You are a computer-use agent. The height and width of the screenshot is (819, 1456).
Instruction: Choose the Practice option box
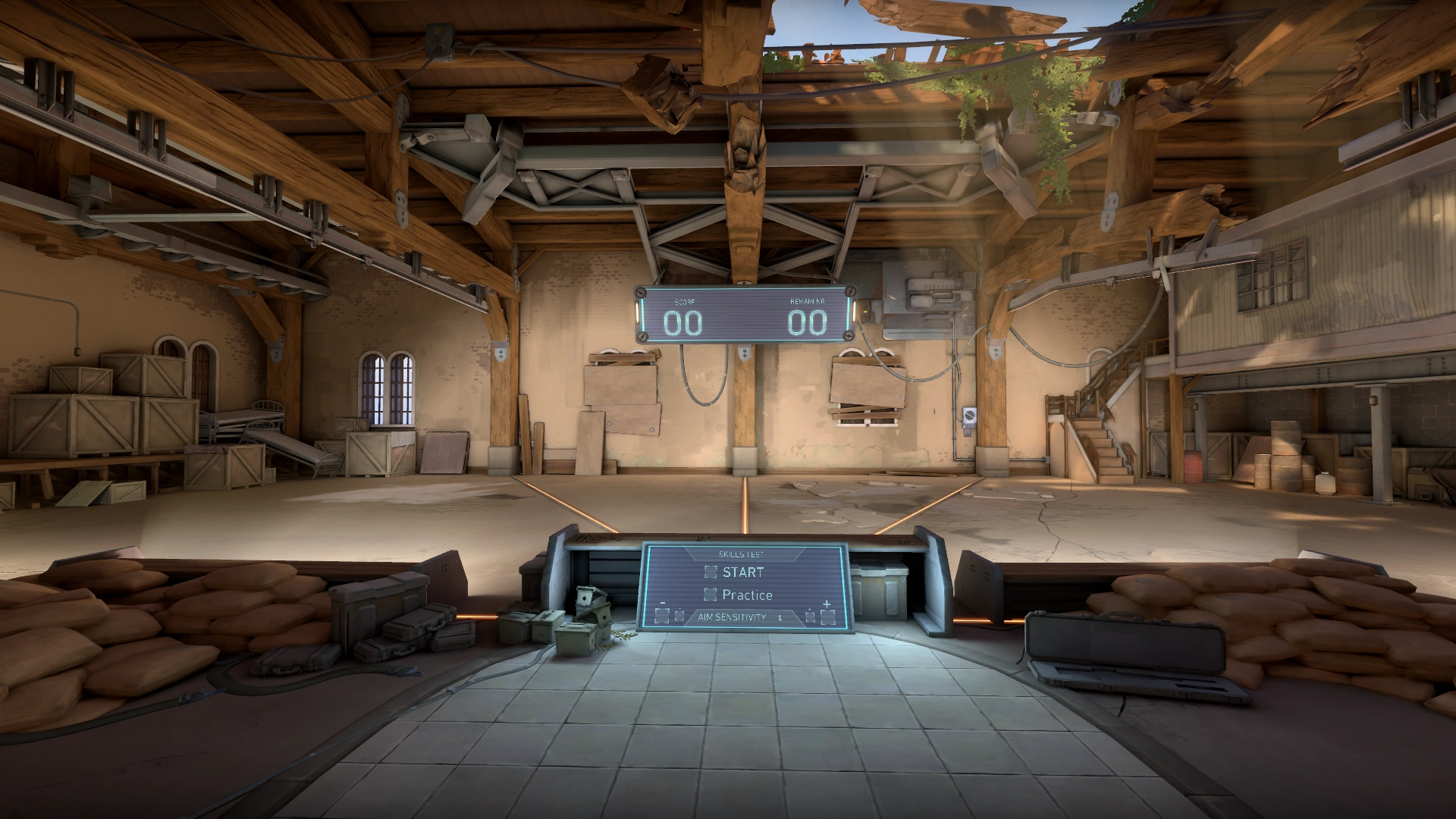[711, 595]
